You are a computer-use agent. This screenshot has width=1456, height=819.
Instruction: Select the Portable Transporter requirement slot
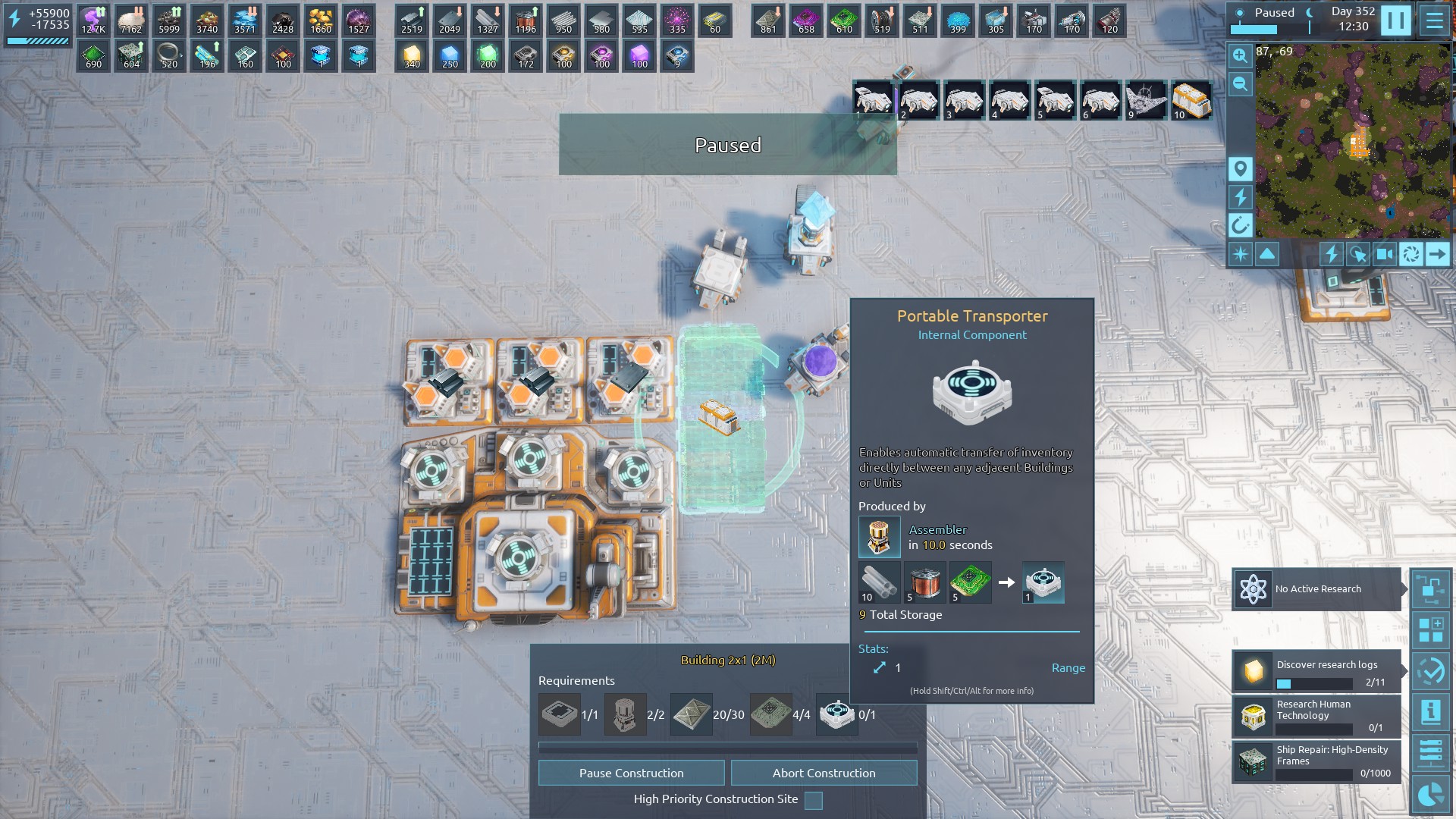836,714
